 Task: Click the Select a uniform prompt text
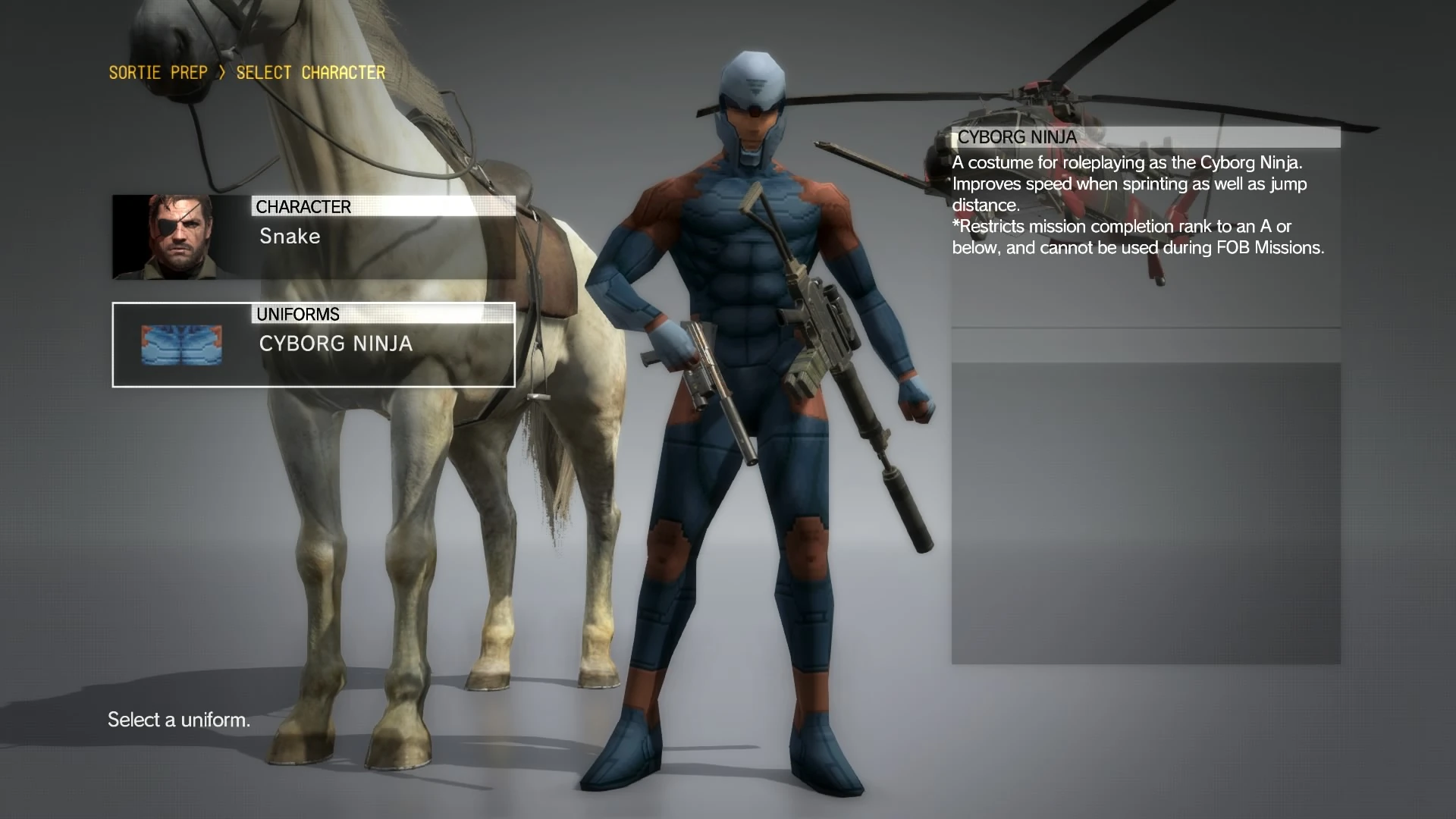[179, 719]
